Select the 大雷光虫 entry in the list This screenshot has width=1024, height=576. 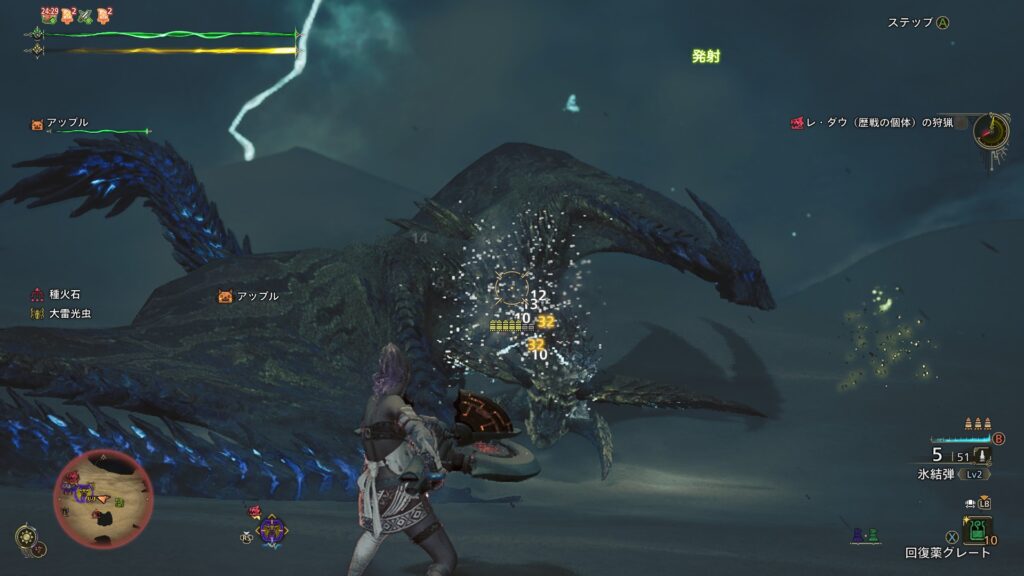coord(67,314)
